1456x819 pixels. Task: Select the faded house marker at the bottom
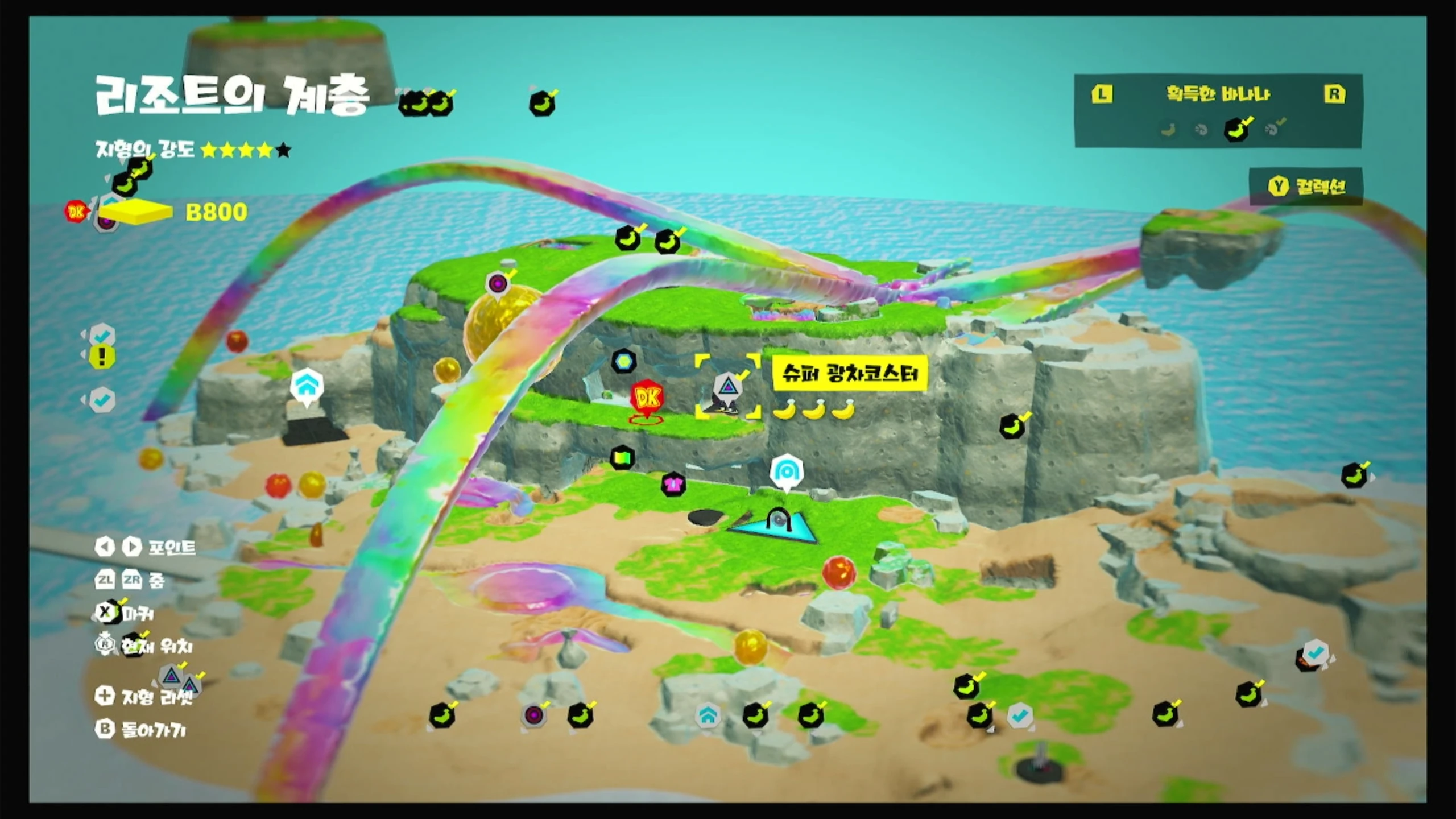click(708, 716)
